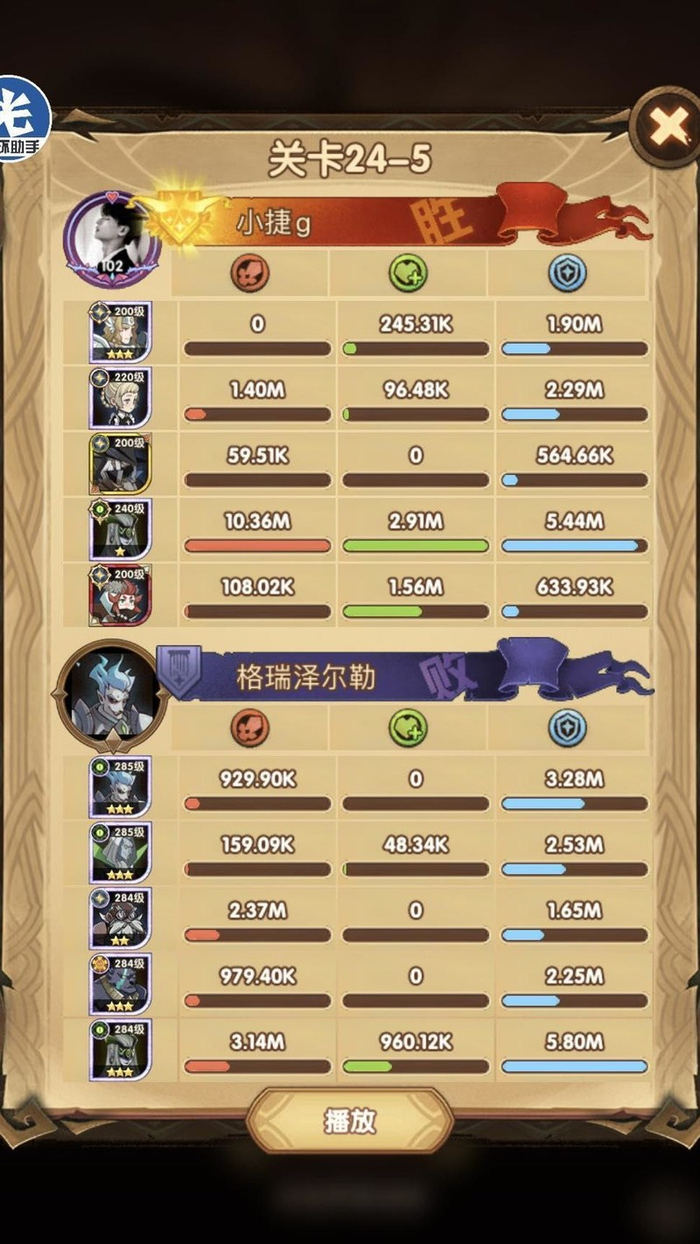
Task: Click the red damage icon under 格瑞泽尔勒
Action: point(249,728)
